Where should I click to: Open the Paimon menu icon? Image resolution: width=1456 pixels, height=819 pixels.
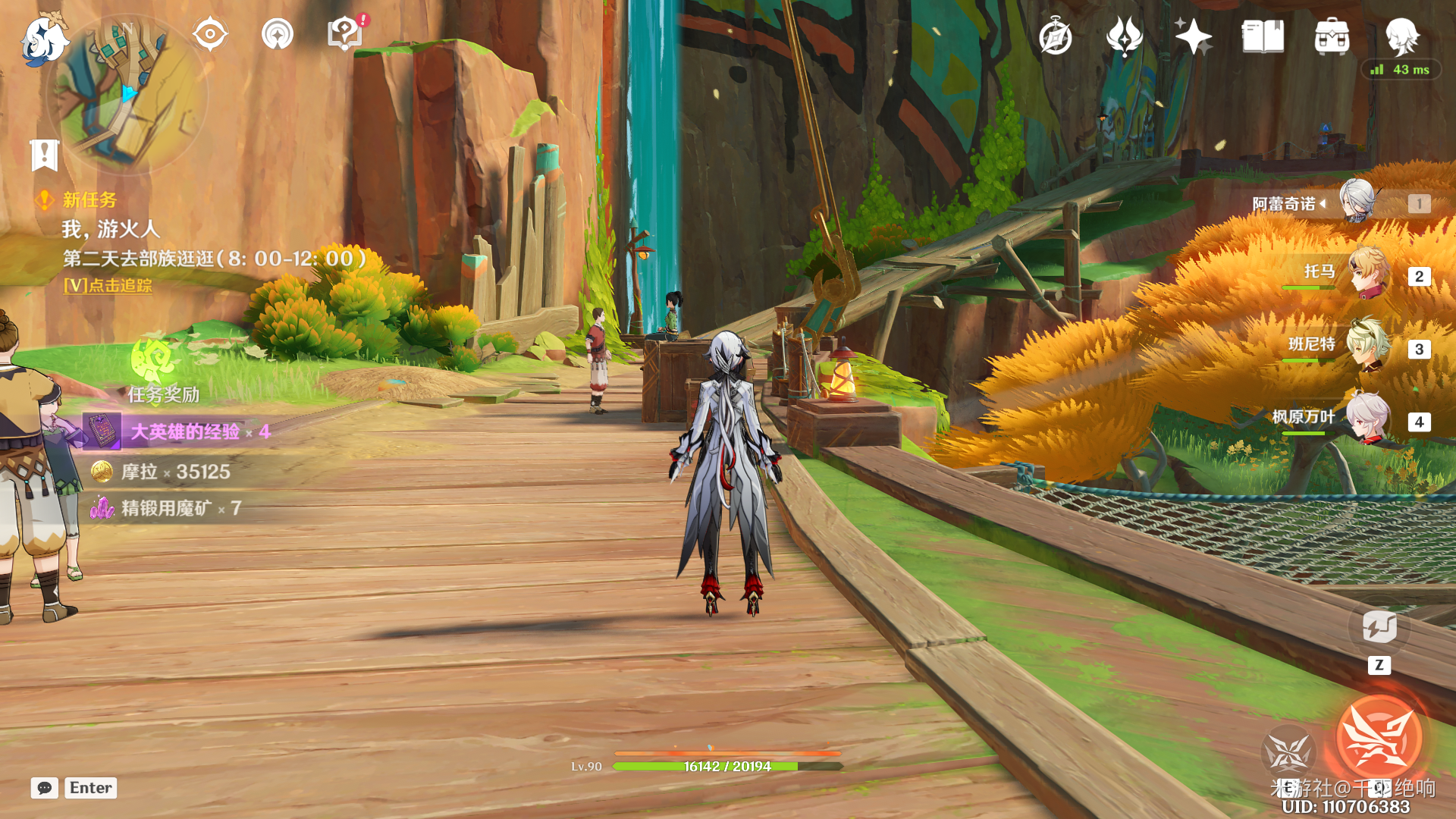(x=44, y=39)
